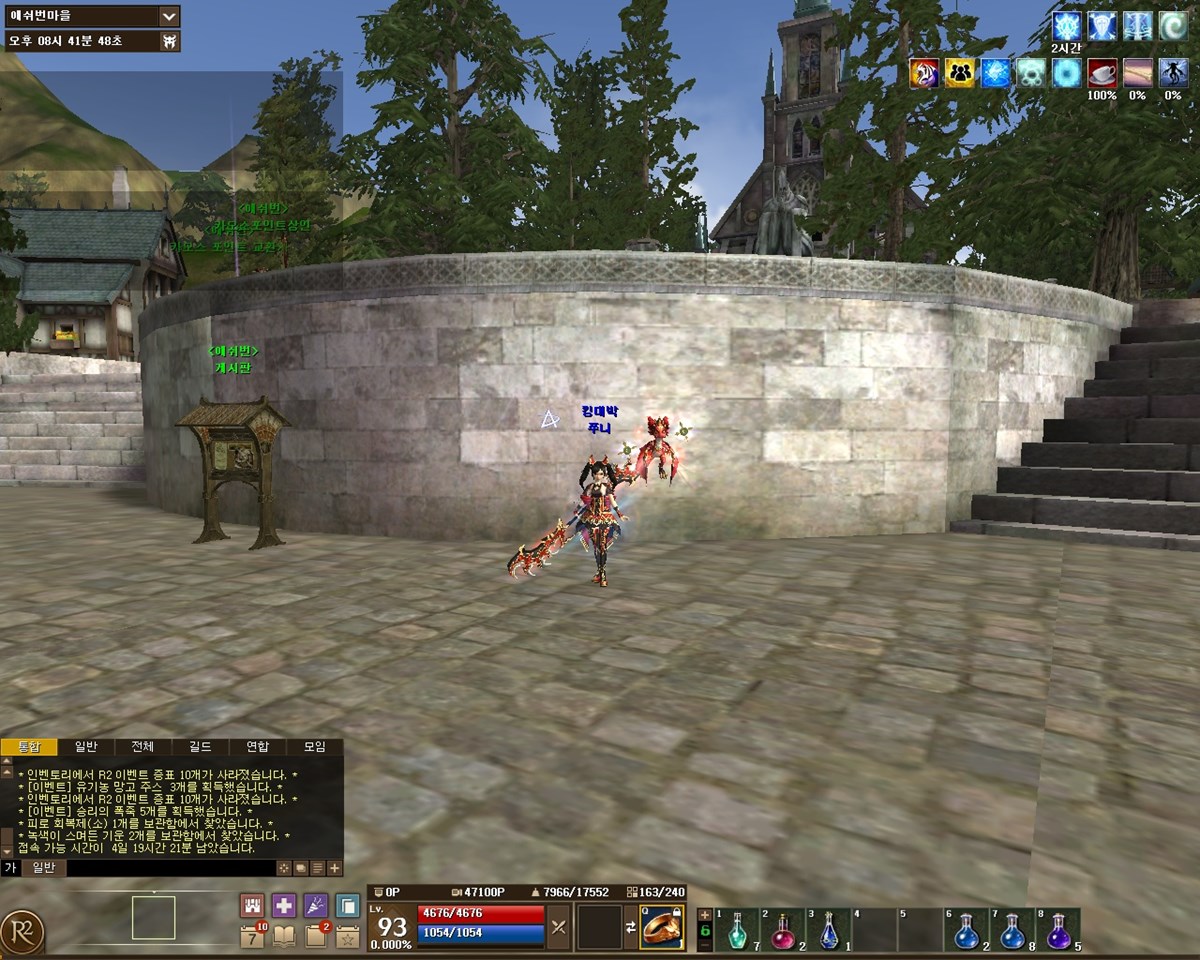Open the 모임 chat tab
The height and width of the screenshot is (960, 1200).
coord(314,747)
